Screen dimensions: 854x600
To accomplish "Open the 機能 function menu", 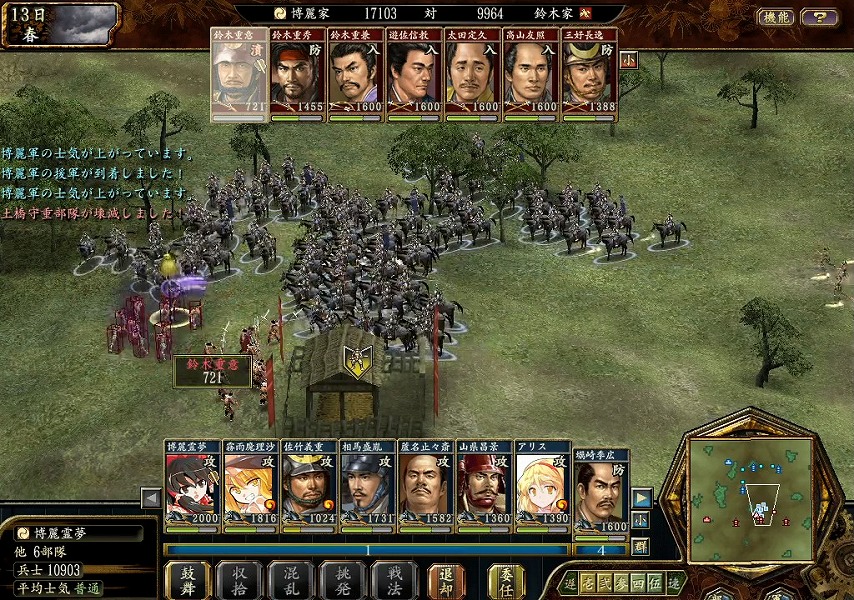I will click(x=777, y=17).
